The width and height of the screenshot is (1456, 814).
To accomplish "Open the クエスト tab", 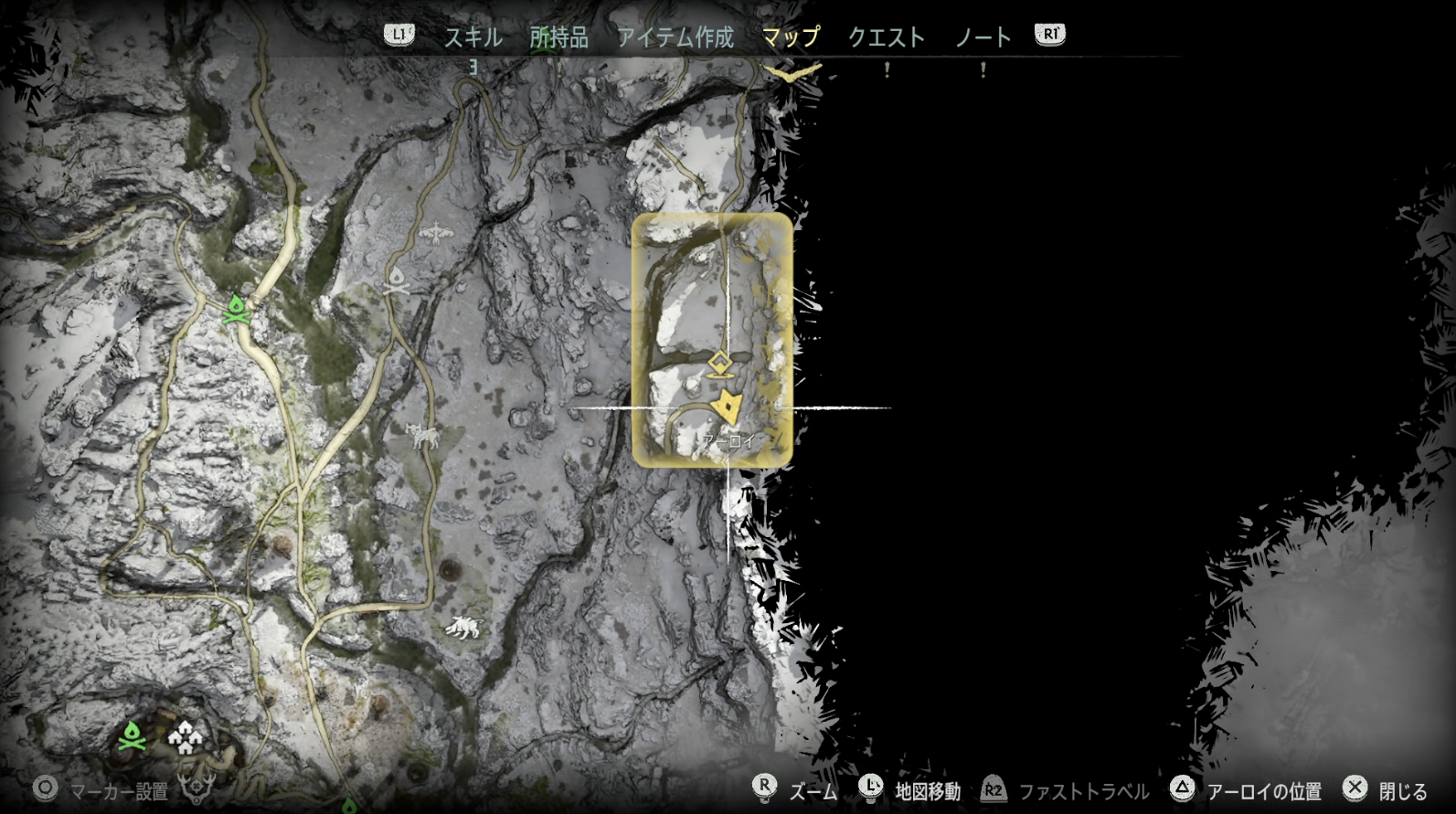I will pyautogui.click(x=886, y=37).
